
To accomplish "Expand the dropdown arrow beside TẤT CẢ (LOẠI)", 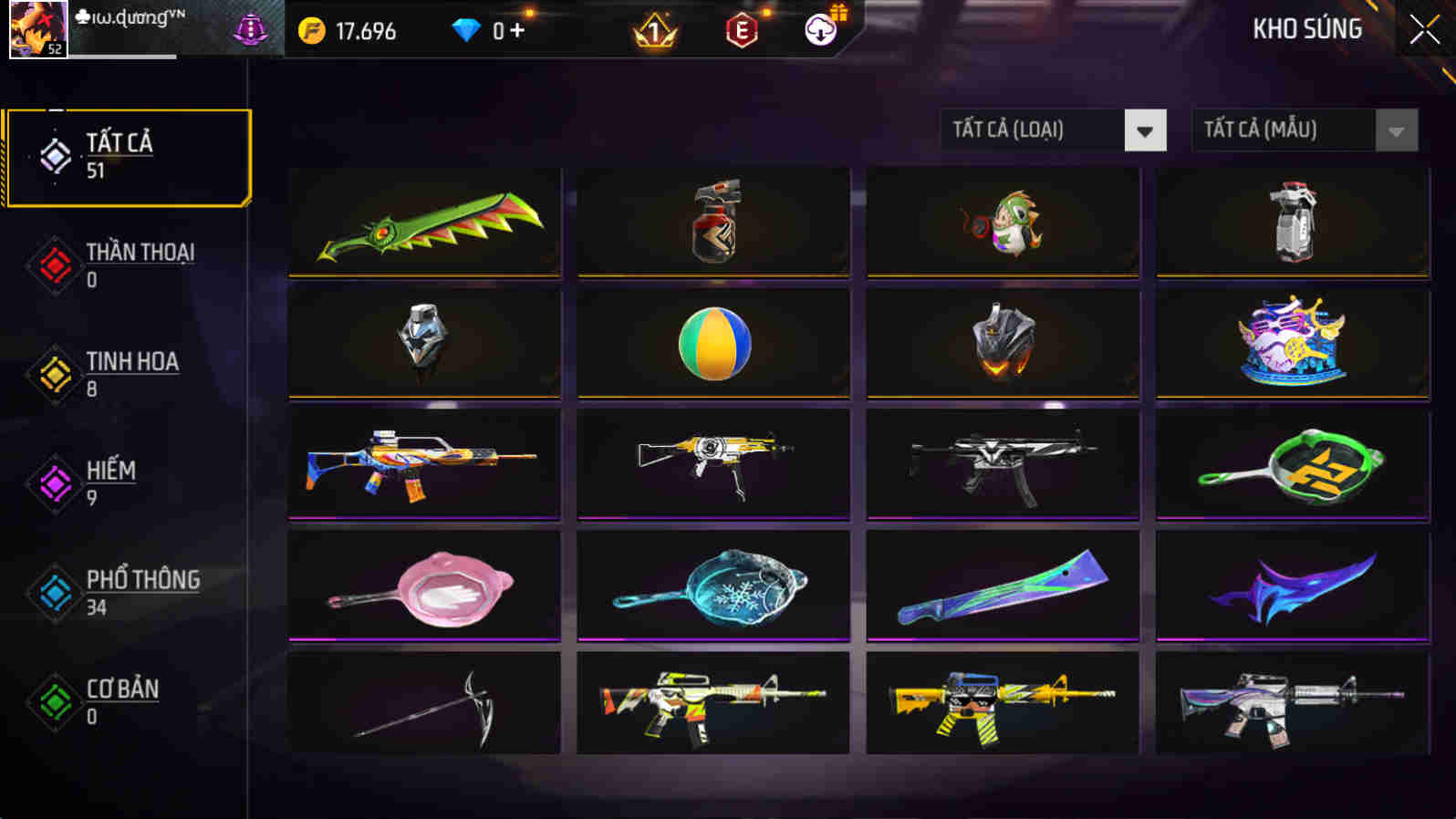I will (x=1146, y=130).
